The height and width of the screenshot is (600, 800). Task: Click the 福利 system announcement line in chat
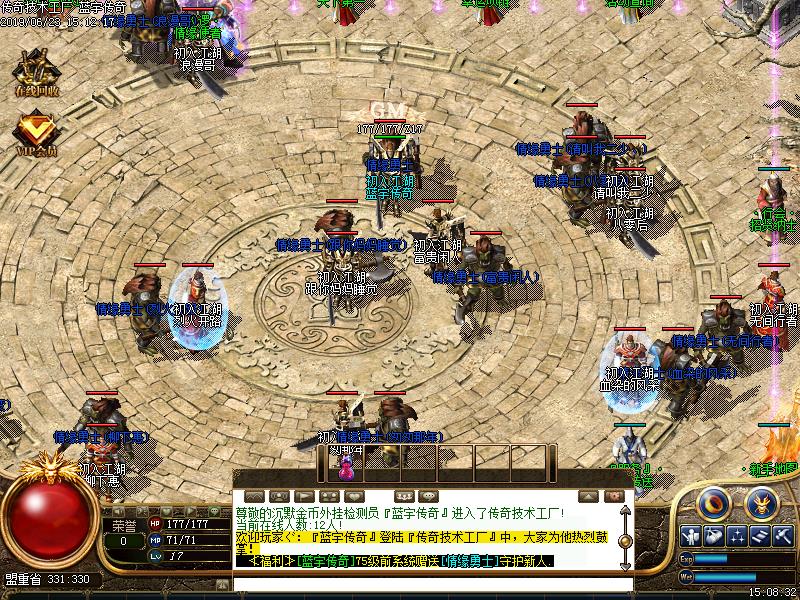coord(400,561)
